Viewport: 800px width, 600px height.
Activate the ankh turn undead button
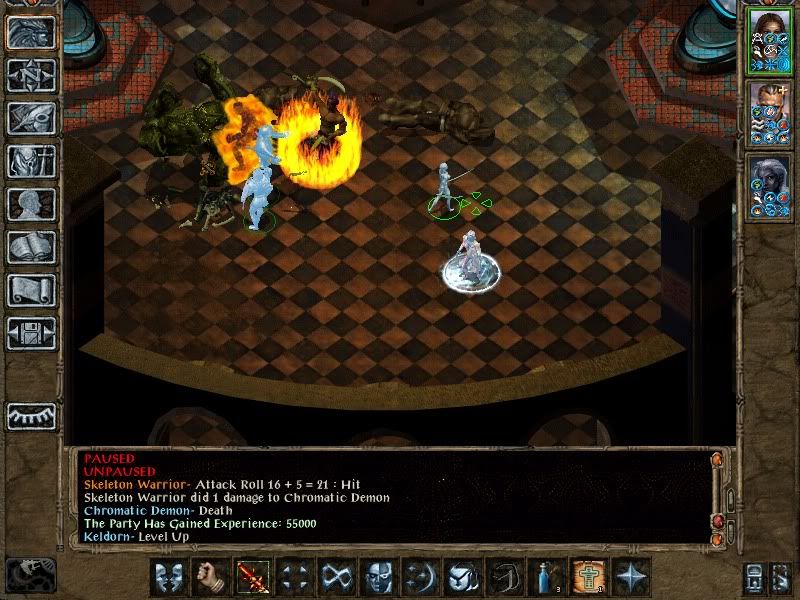(587, 577)
